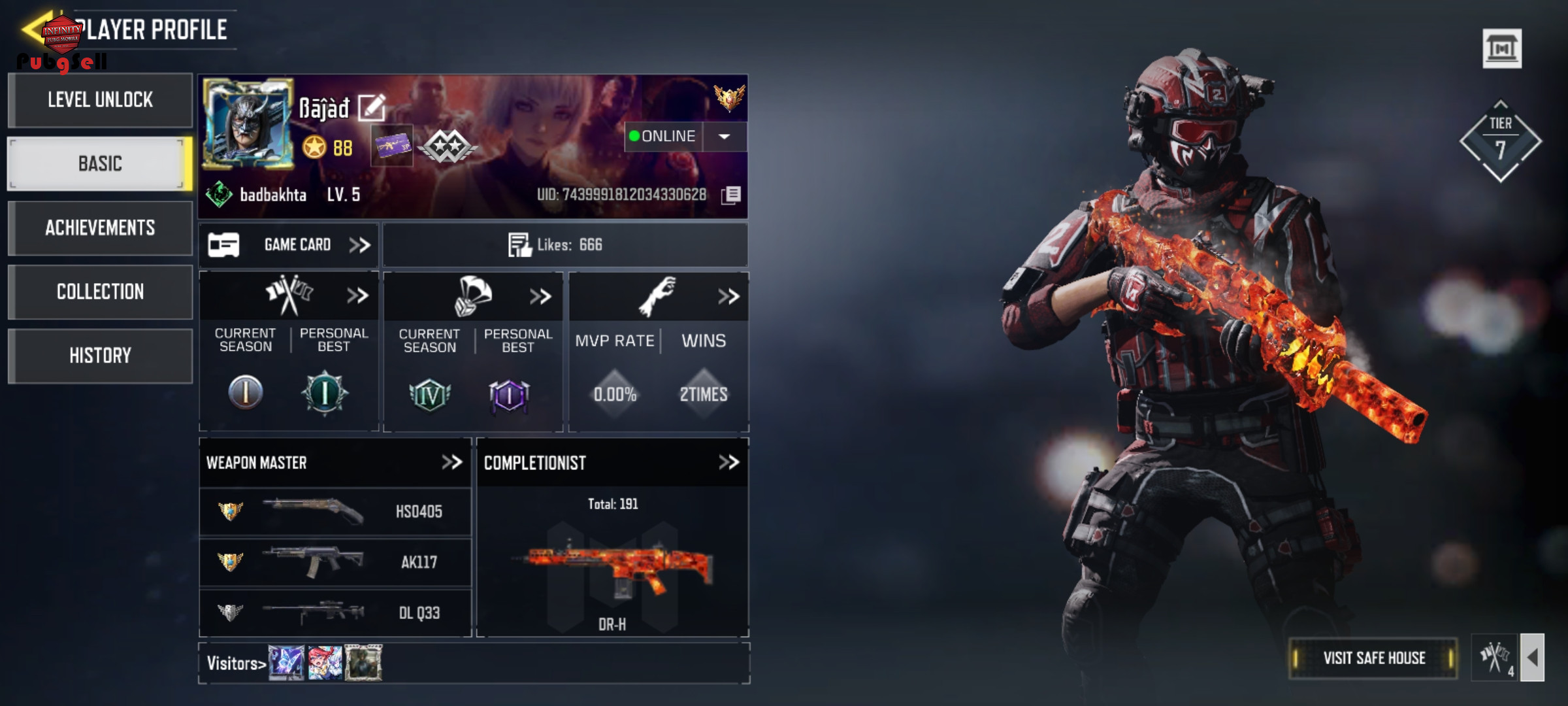This screenshot has width=1568, height=706.
Task: Open the Collection tab
Action: (100, 292)
